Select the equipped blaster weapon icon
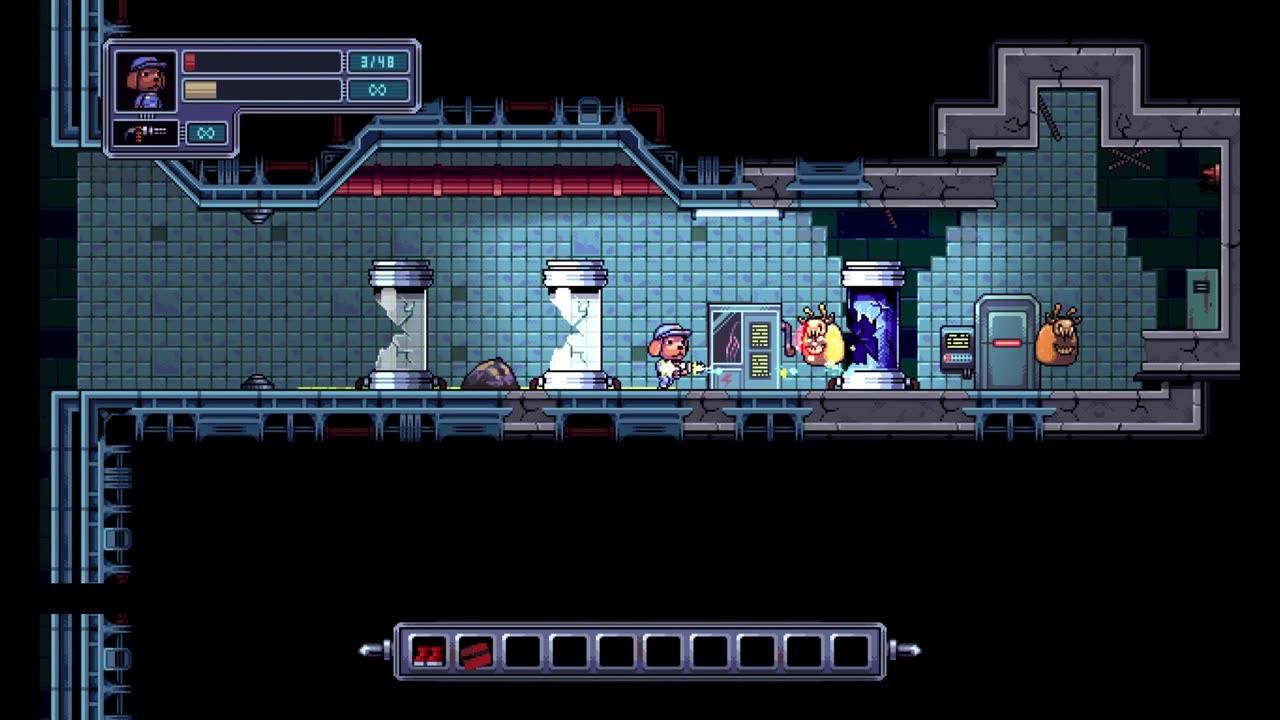 [x=145, y=133]
